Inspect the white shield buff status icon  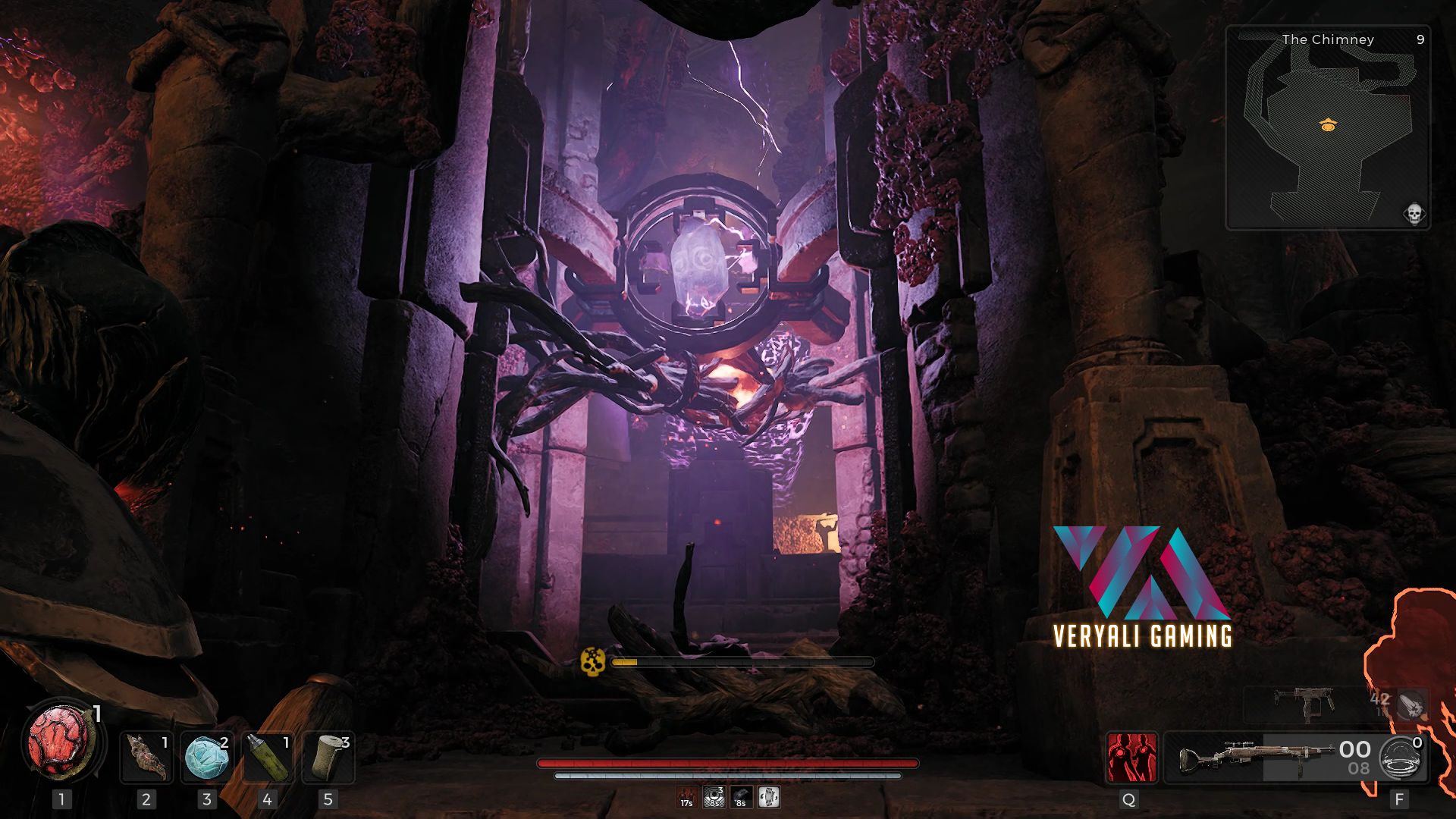coord(769,797)
